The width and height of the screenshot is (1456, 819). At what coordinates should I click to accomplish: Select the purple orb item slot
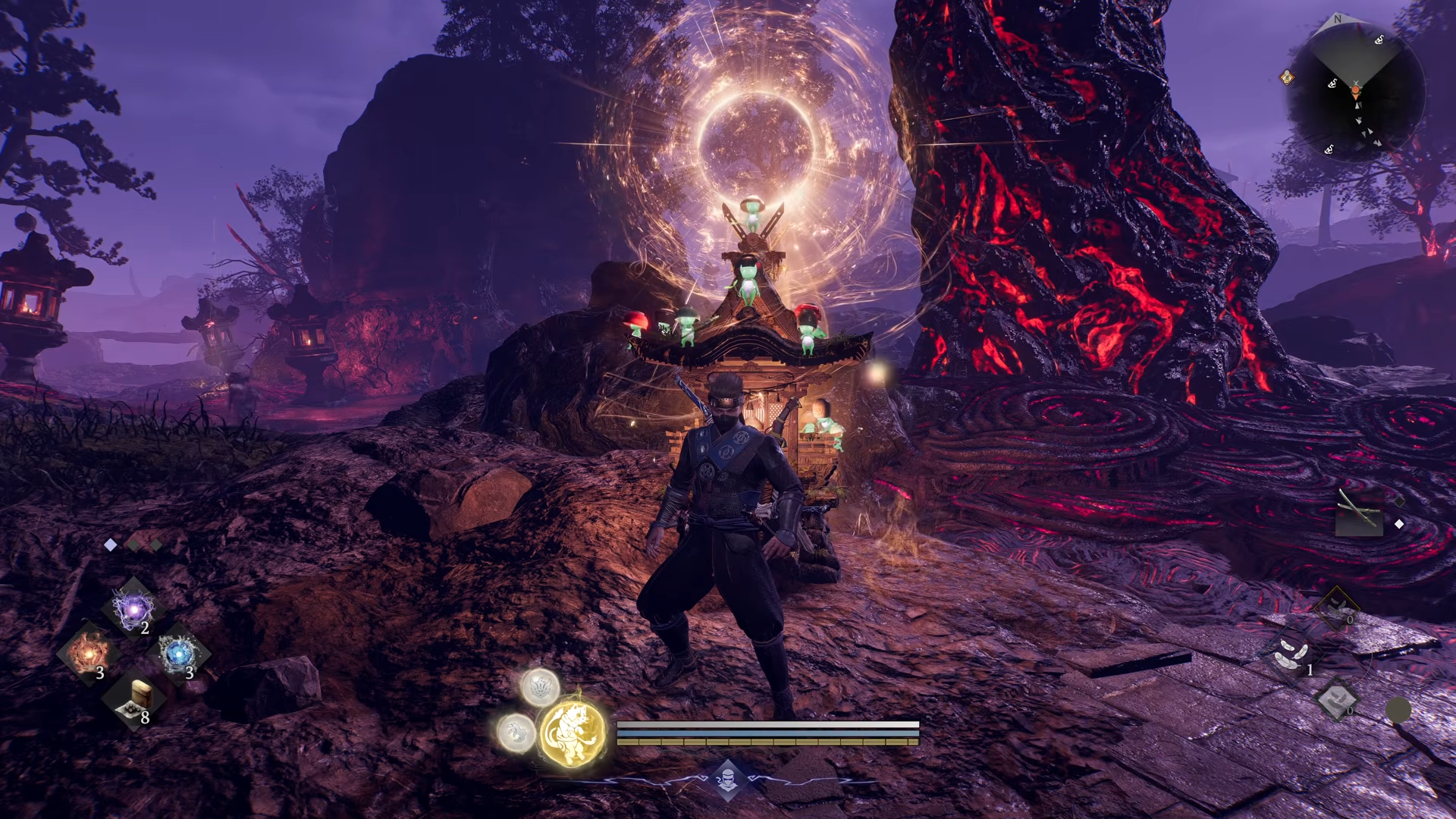(x=134, y=609)
